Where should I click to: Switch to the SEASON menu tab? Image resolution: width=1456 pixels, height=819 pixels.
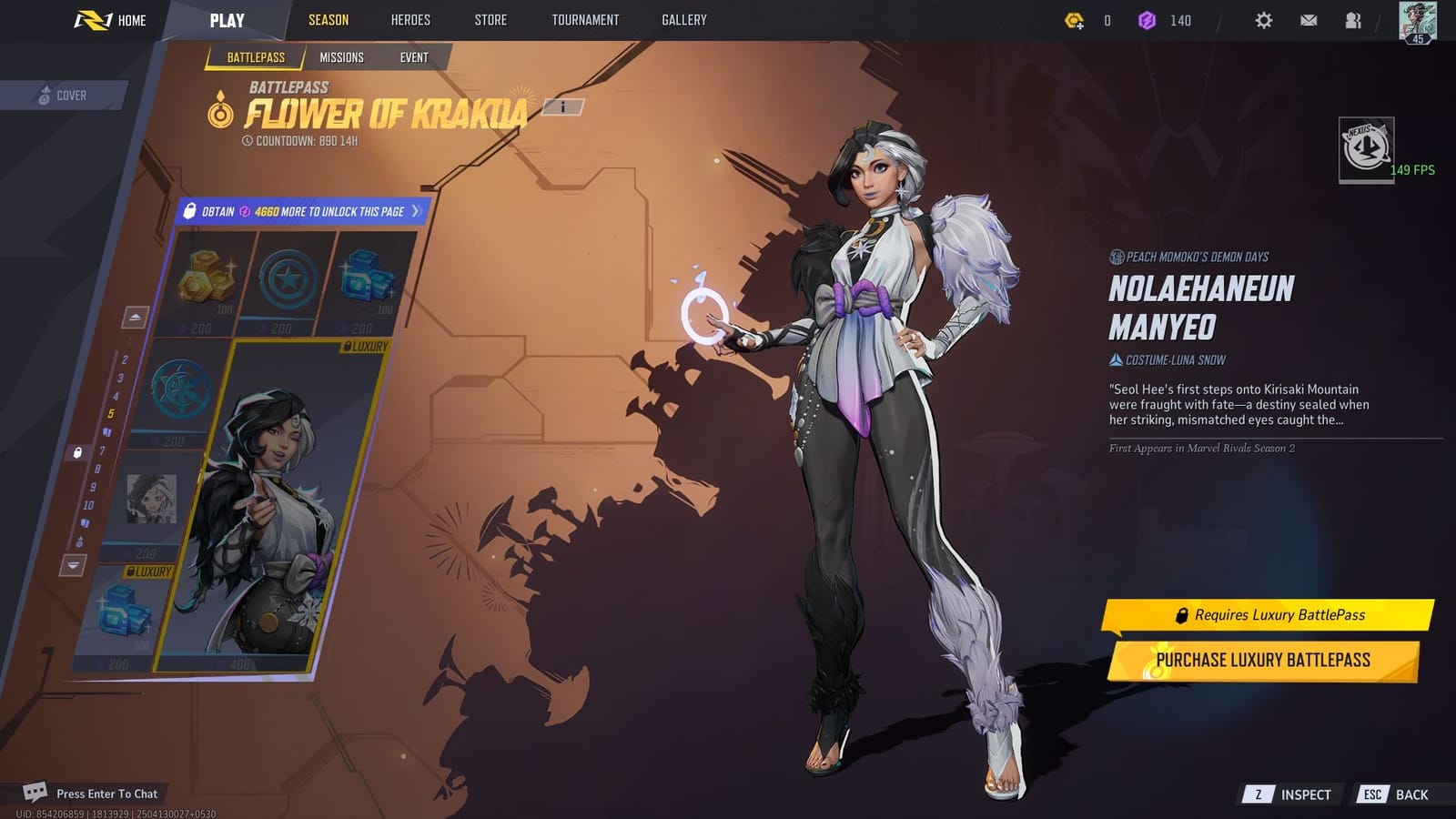(x=328, y=19)
